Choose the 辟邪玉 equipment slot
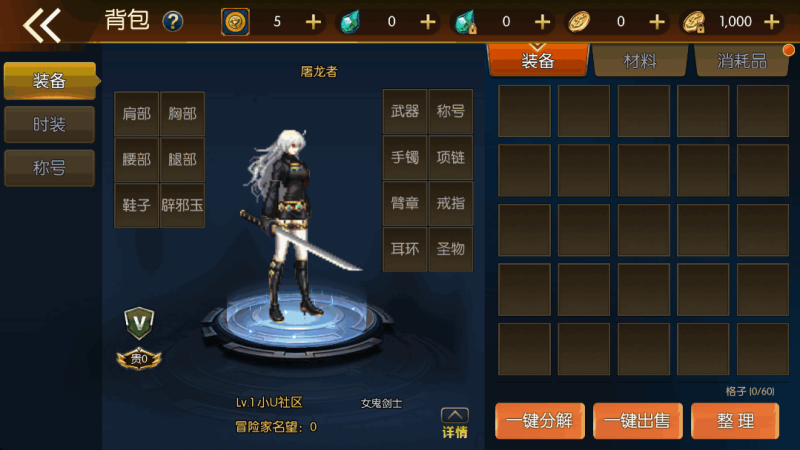 182,205
